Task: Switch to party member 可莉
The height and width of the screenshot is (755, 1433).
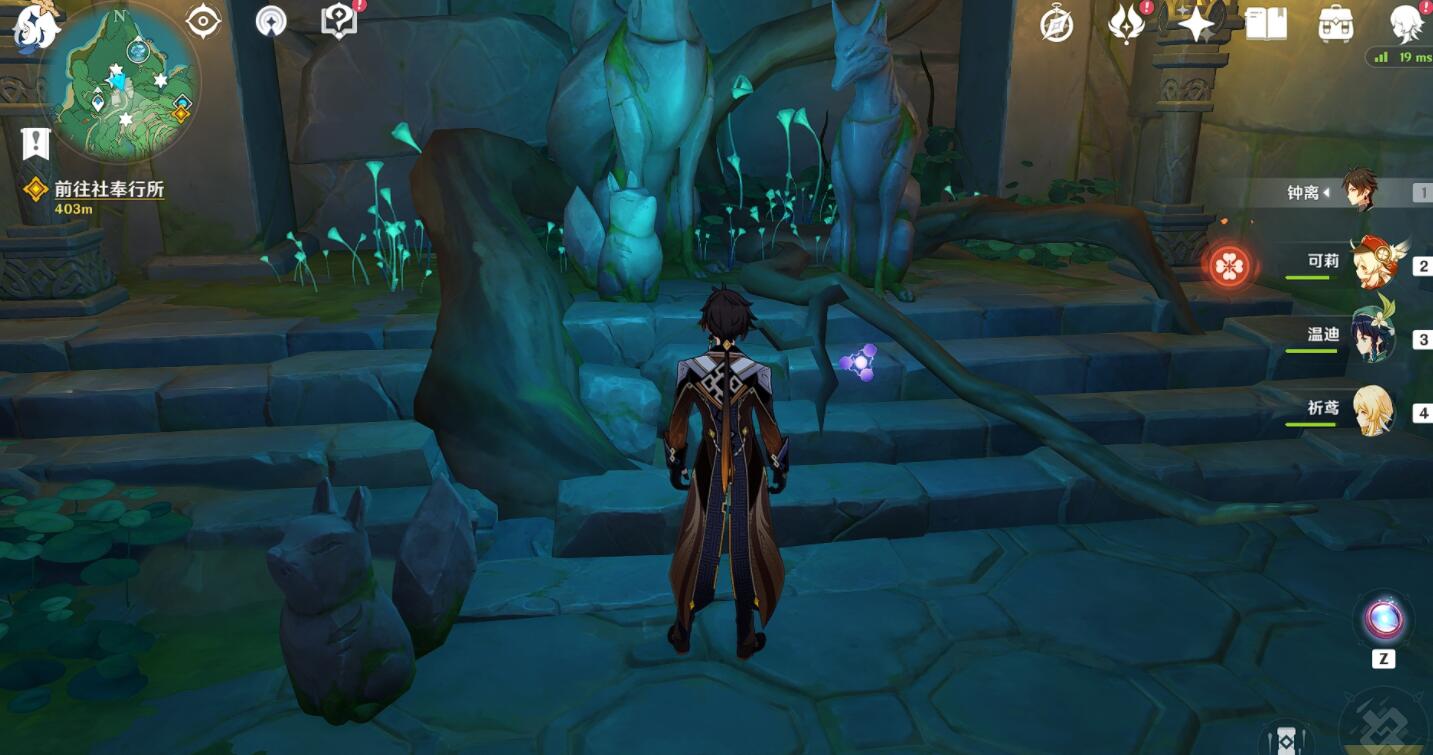Action: (x=1373, y=263)
